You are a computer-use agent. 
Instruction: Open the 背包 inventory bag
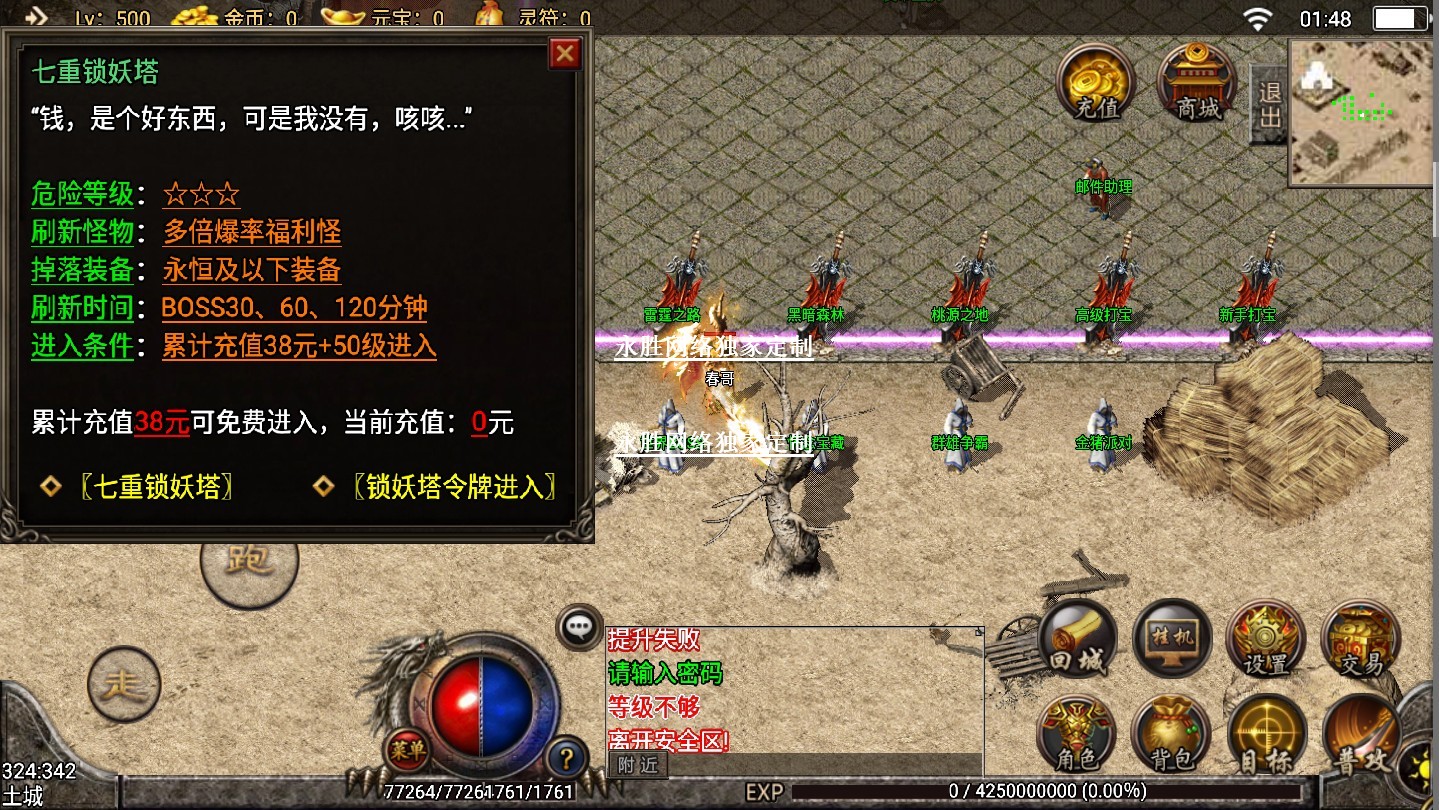pyautogui.click(x=1171, y=735)
